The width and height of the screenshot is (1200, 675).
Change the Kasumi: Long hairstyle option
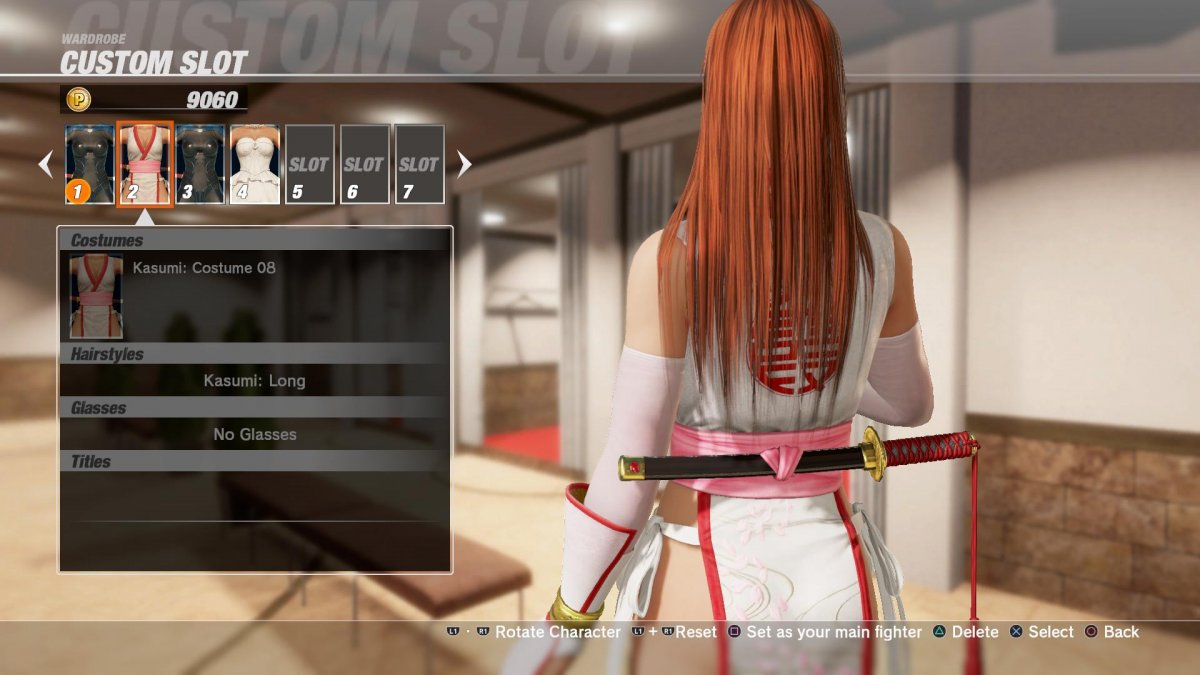[x=255, y=381]
